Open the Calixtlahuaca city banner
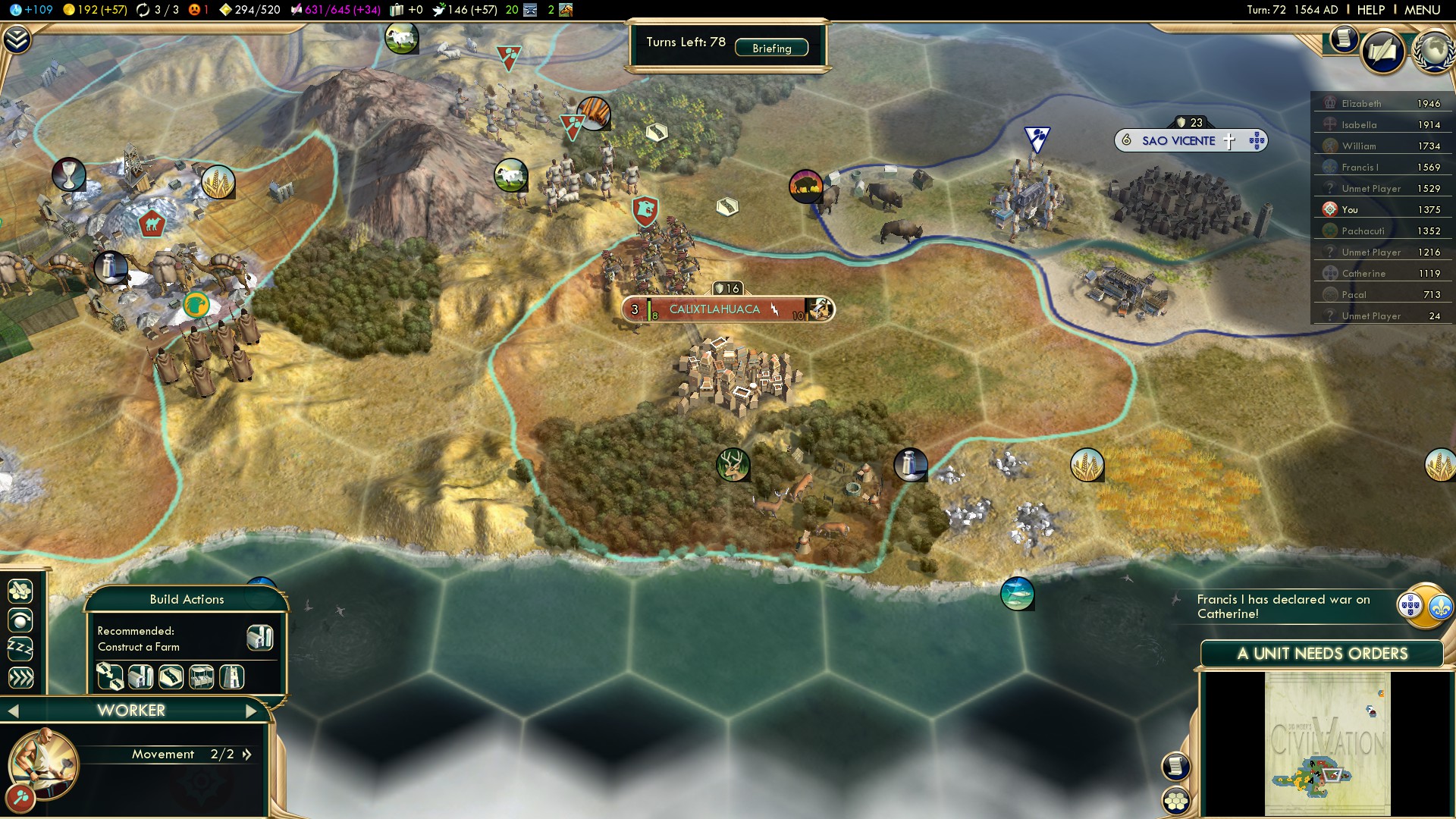Image resolution: width=1456 pixels, height=819 pixels. pos(714,309)
